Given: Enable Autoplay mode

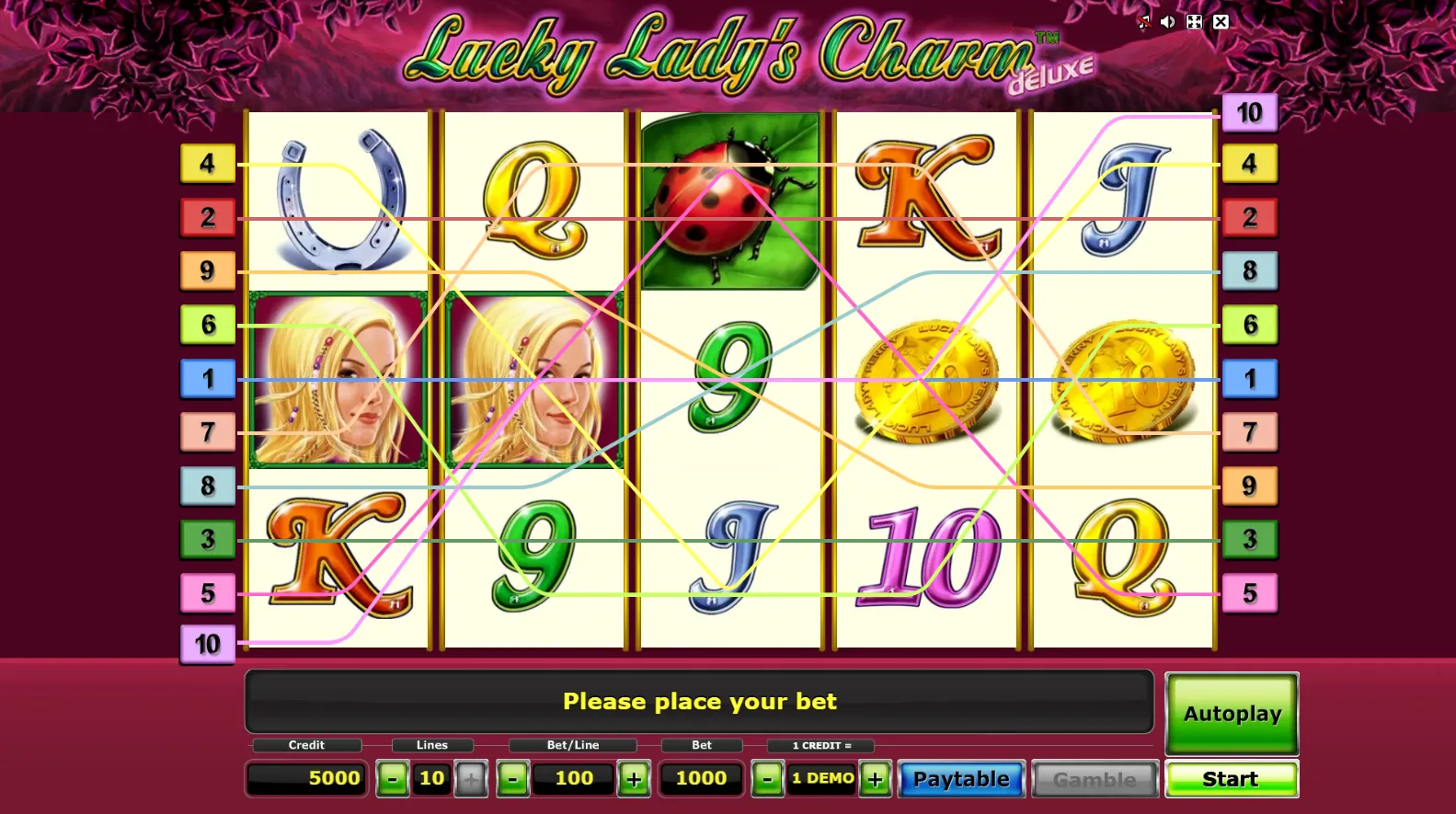Looking at the screenshot, I should 1231,713.
